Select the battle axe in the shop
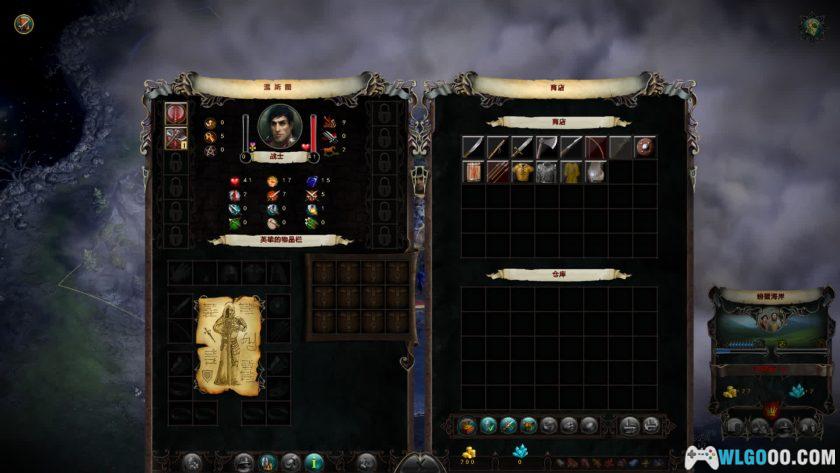The height and width of the screenshot is (473, 840). tap(546, 148)
